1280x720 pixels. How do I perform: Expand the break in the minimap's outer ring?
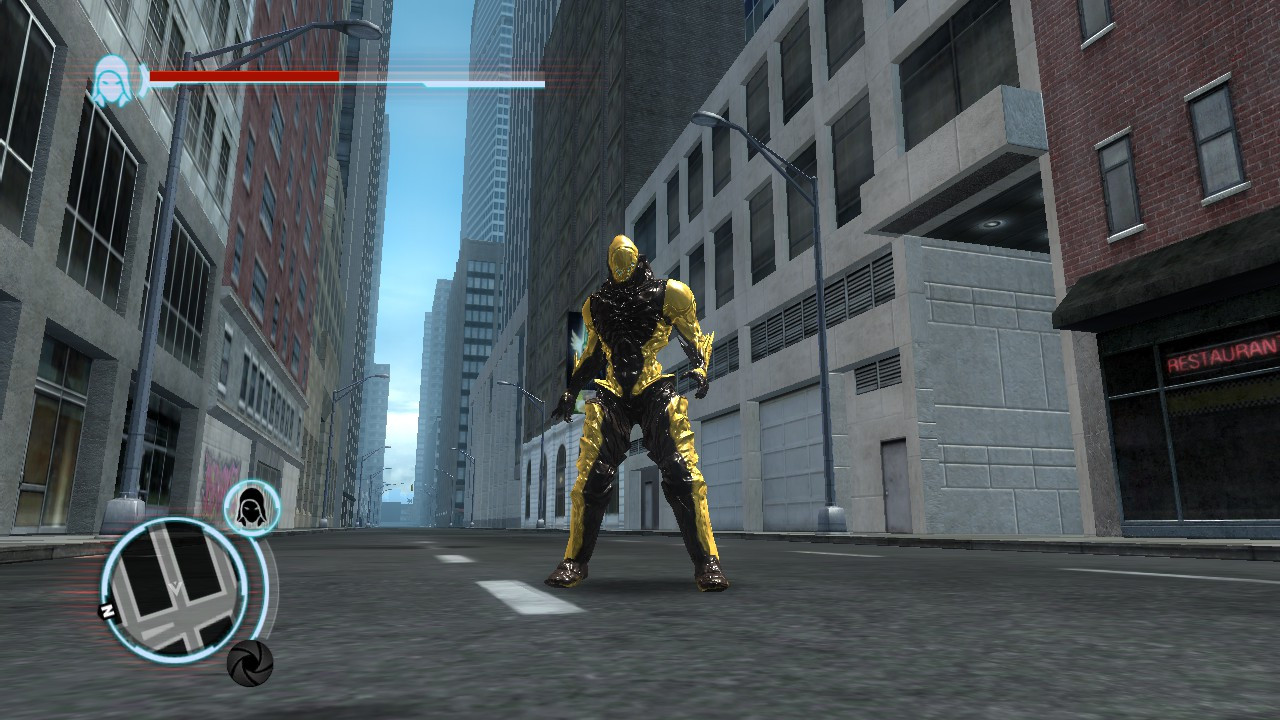[241, 595]
